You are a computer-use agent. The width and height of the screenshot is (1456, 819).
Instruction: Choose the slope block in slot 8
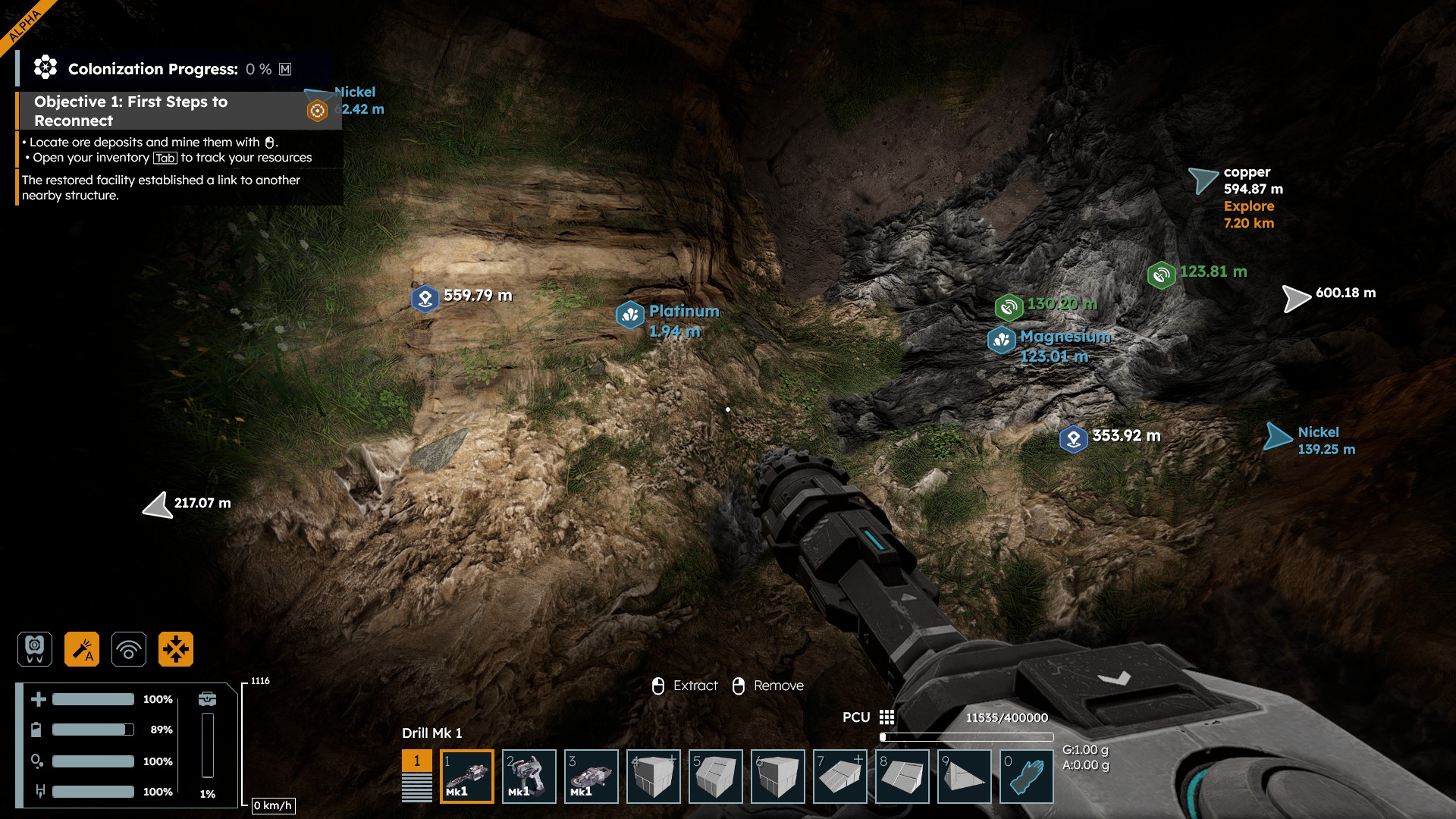pyautogui.click(x=902, y=777)
